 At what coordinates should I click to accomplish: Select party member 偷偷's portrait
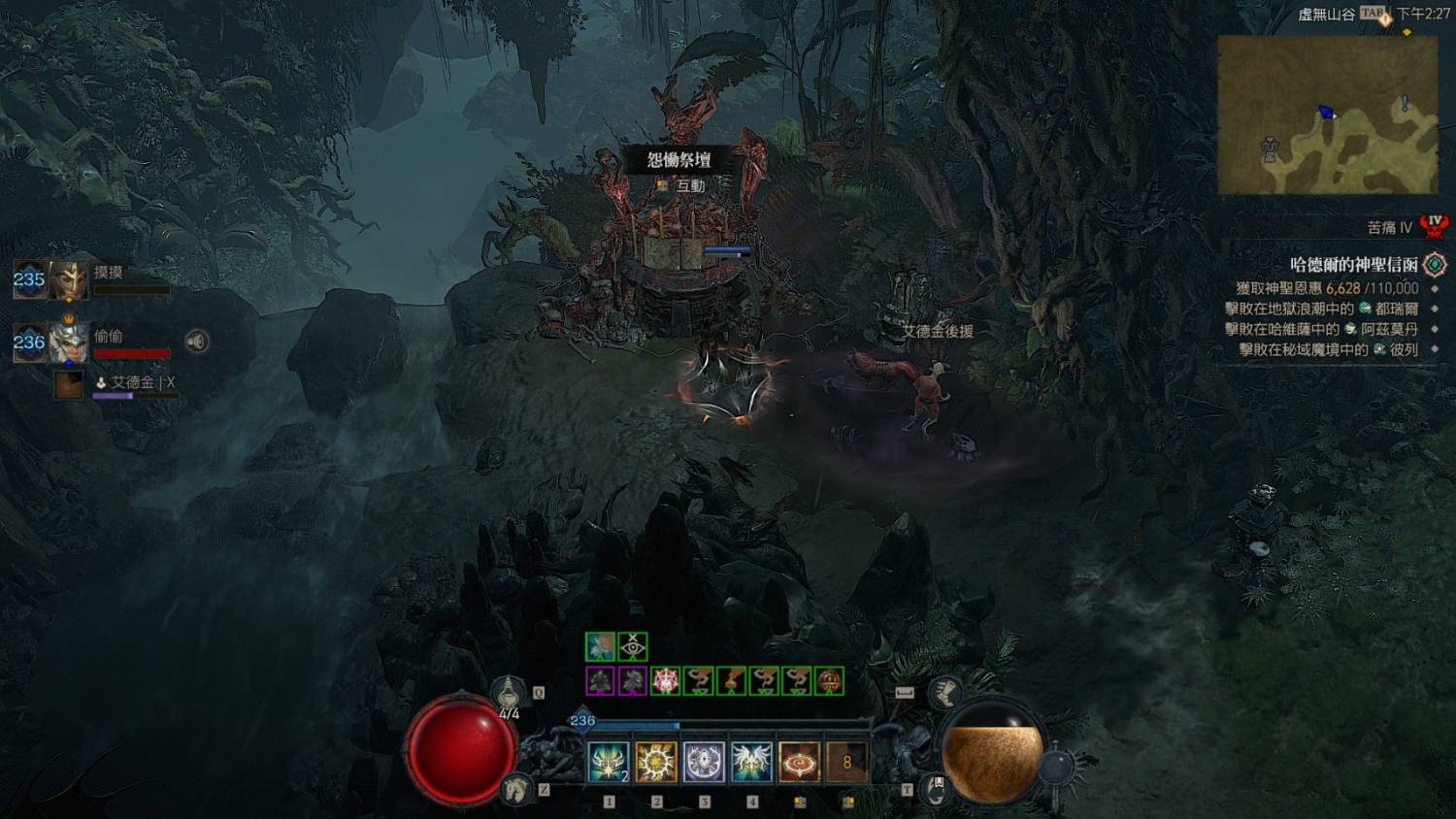[69, 343]
